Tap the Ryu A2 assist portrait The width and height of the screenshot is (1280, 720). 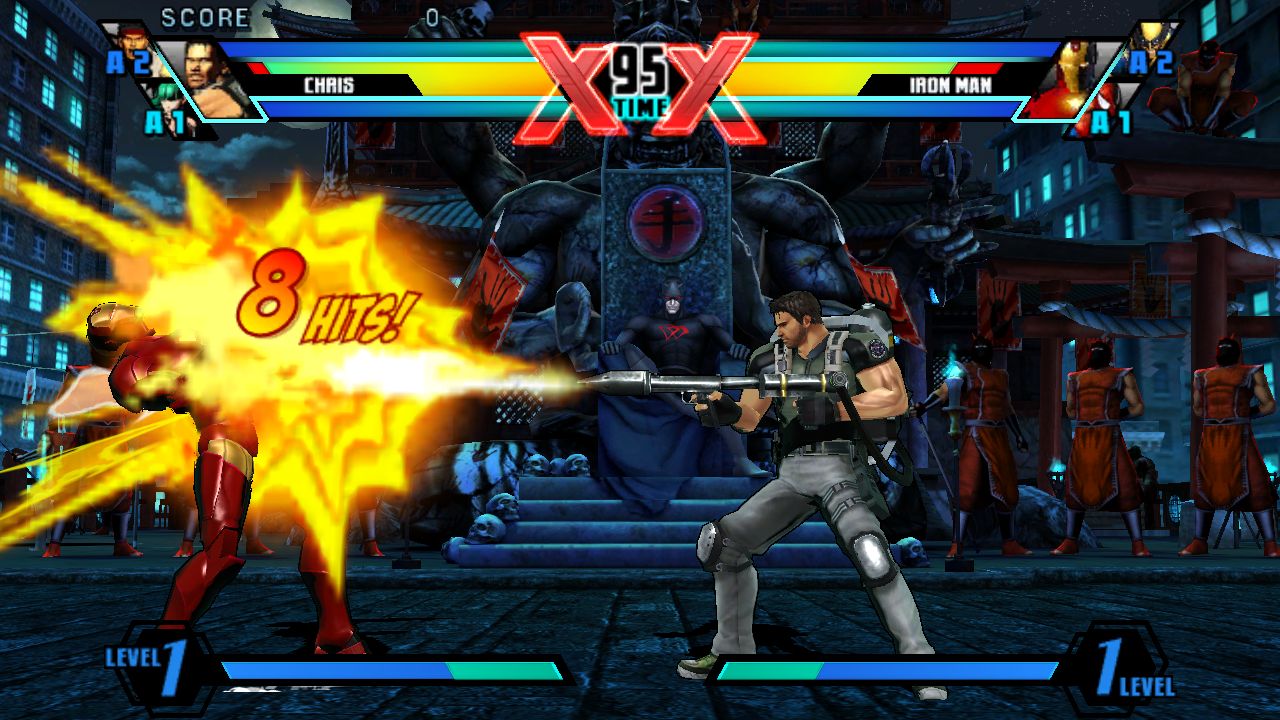click(131, 44)
